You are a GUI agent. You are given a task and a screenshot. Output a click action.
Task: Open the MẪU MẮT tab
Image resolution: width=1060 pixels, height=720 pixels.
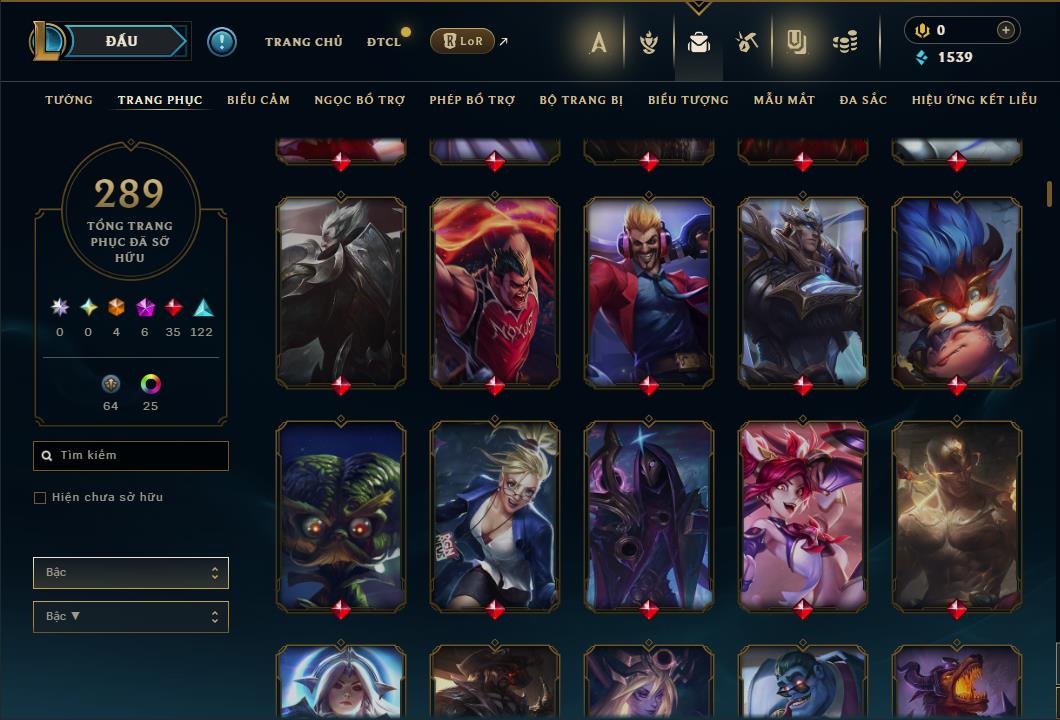tap(784, 100)
